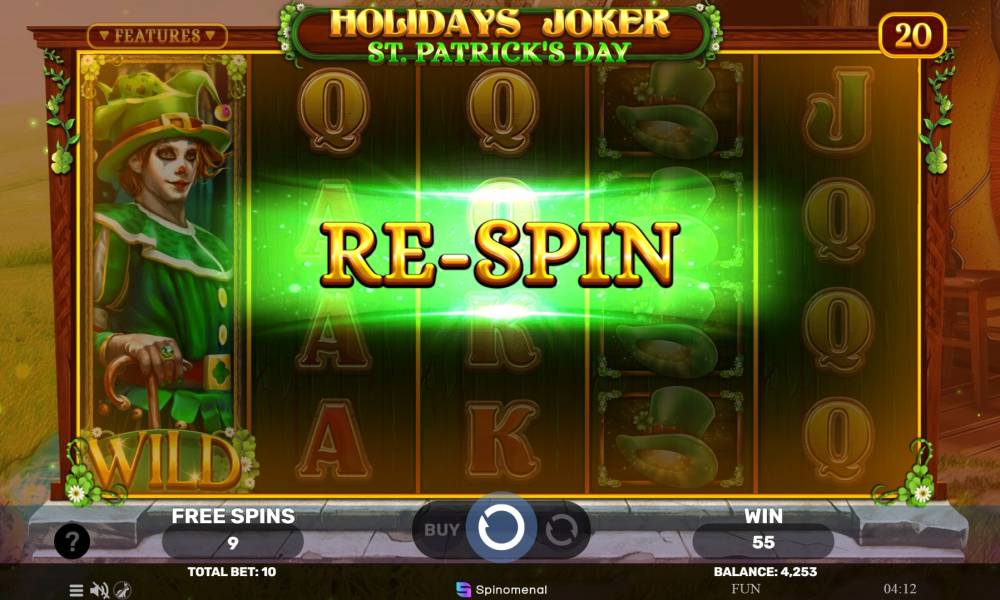Open the Features dropdown

(x=157, y=36)
